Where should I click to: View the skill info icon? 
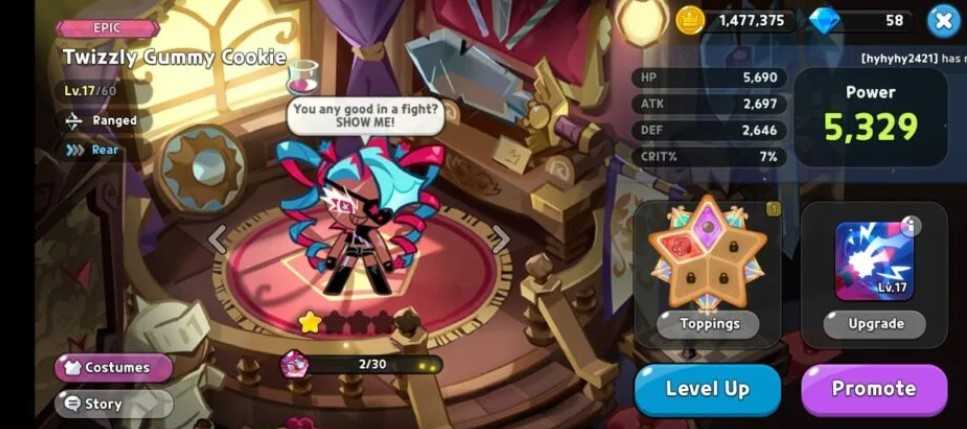point(910,226)
